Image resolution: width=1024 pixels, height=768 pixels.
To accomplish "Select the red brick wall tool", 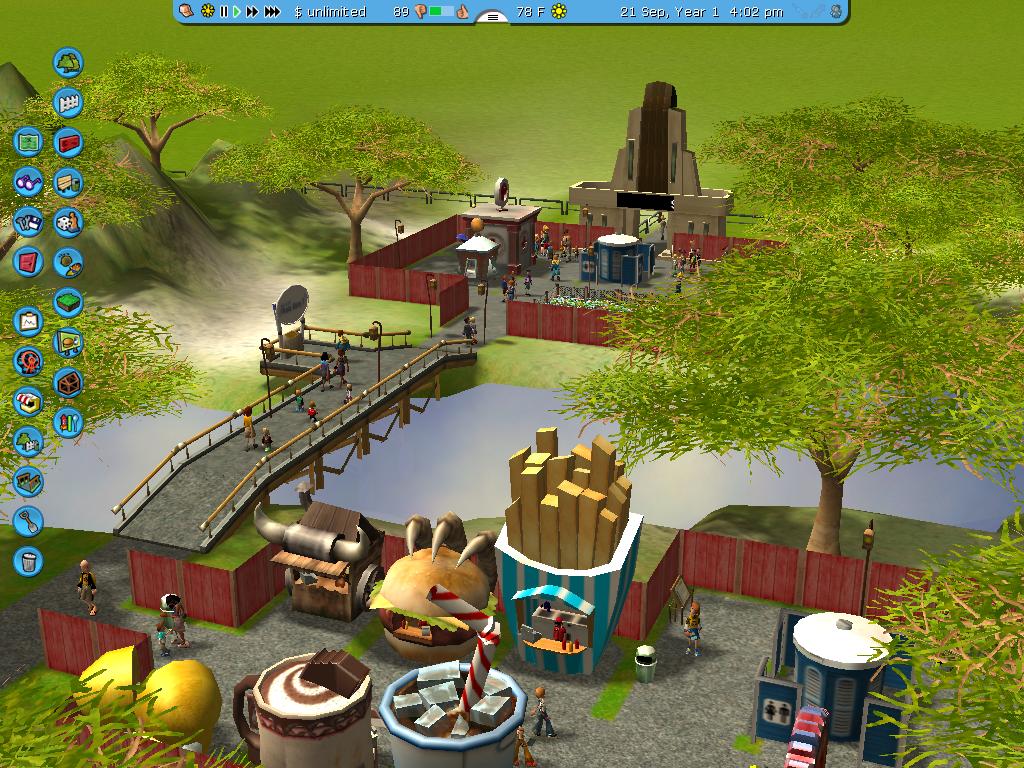I will (x=68, y=143).
